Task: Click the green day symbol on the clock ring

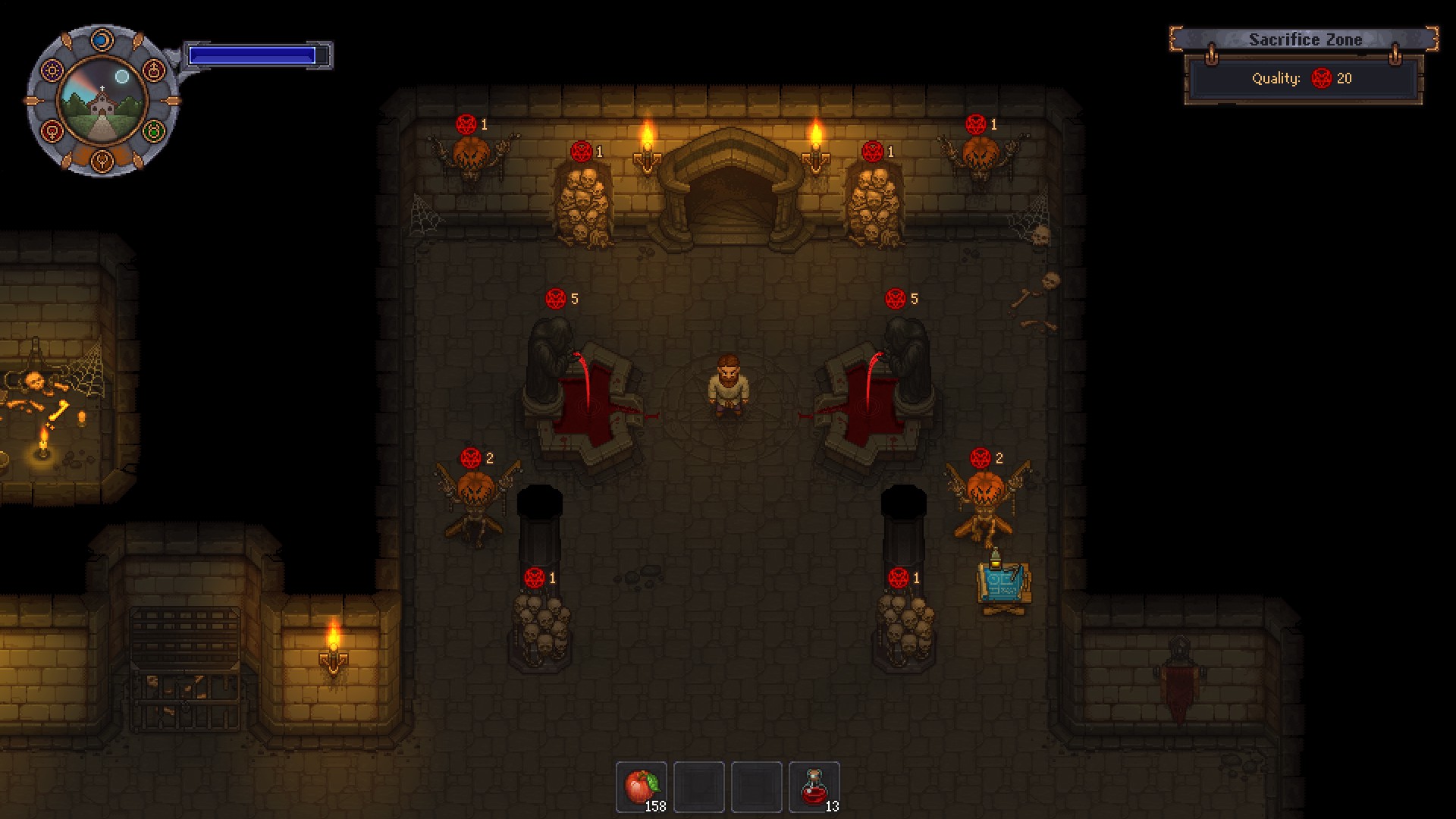Action: 153,131
